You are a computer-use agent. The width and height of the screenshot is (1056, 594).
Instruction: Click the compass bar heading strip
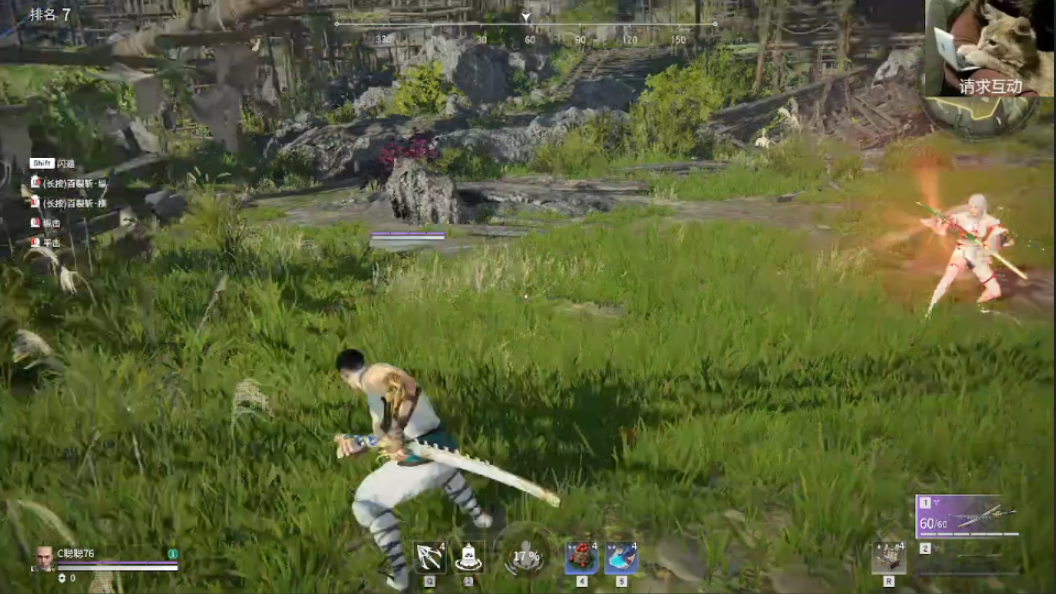tap(525, 25)
